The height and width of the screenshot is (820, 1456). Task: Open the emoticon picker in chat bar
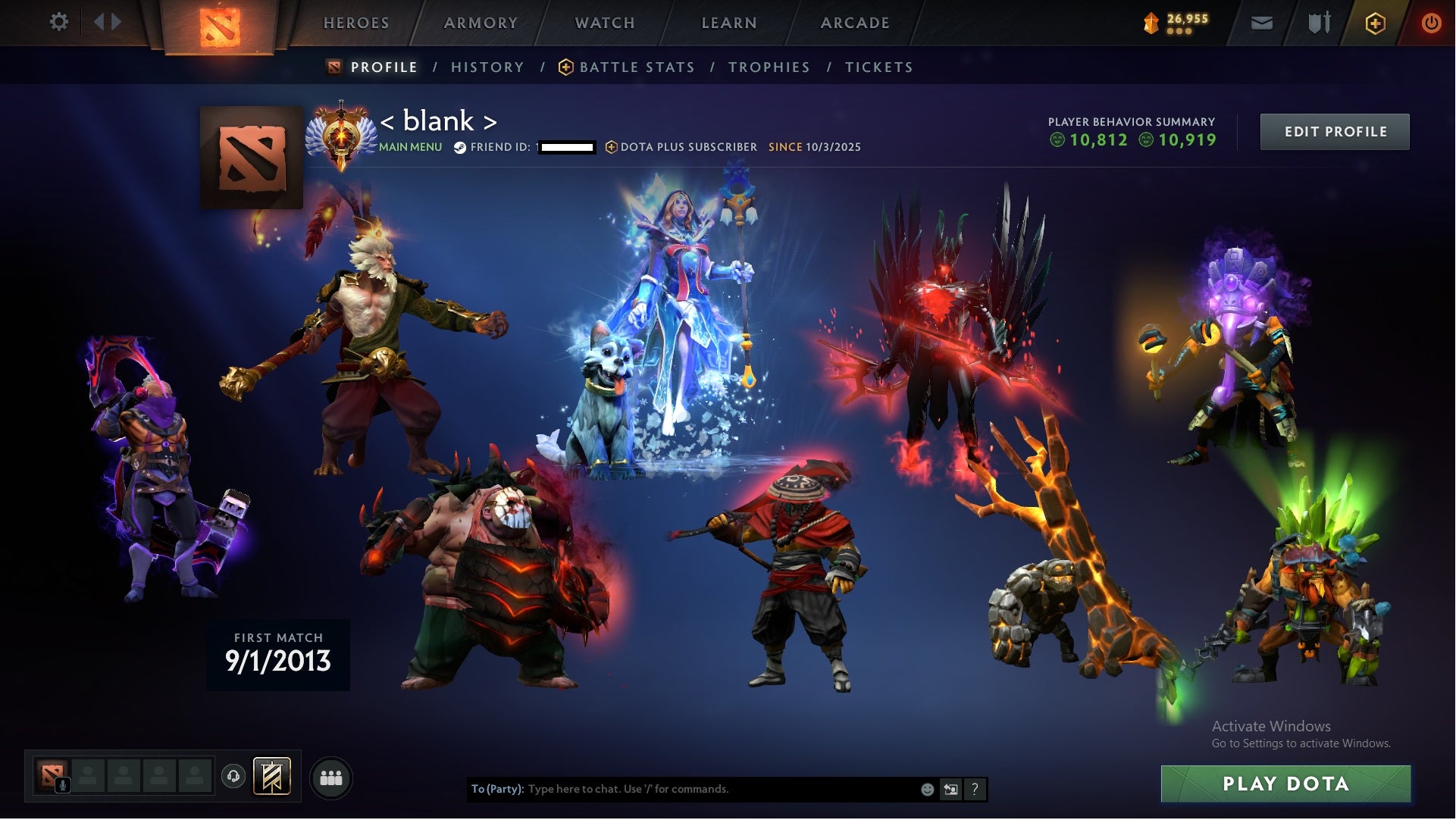tap(927, 789)
